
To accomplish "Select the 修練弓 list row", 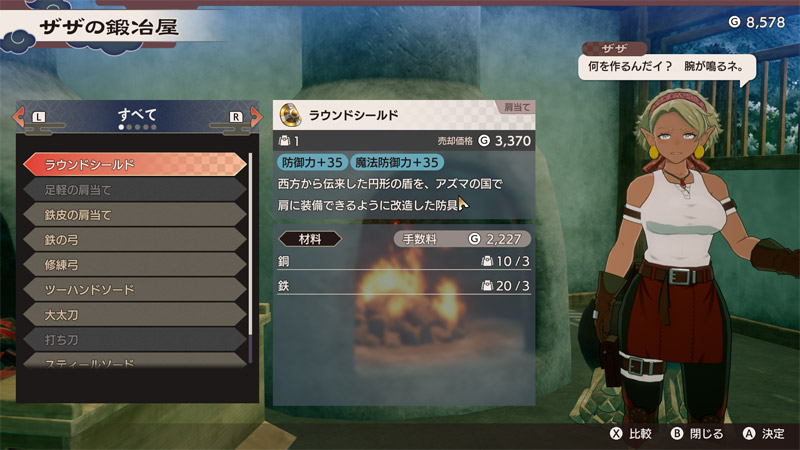I will 133,264.
